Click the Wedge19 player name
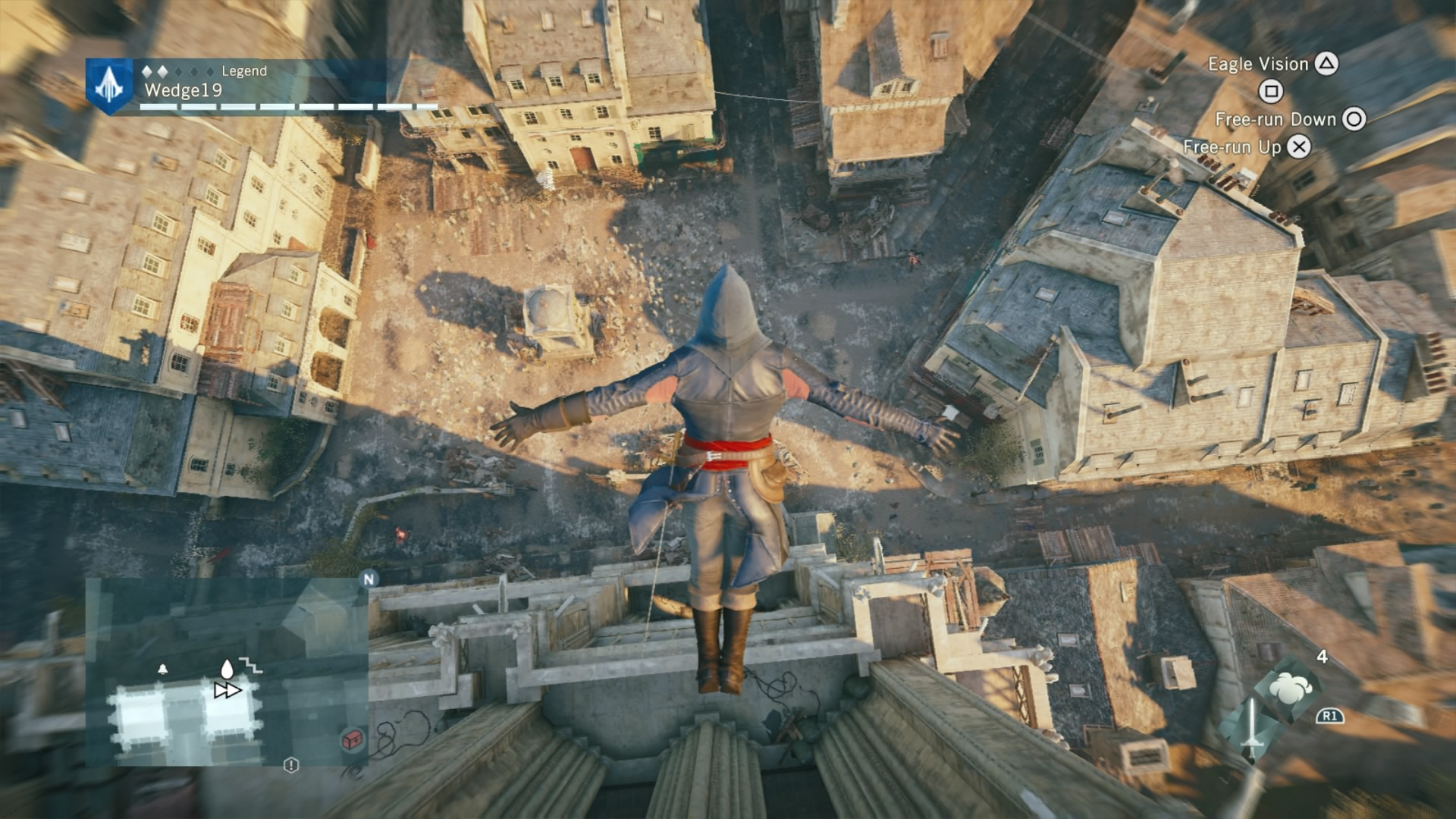1456x819 pixels. [183, 90]
